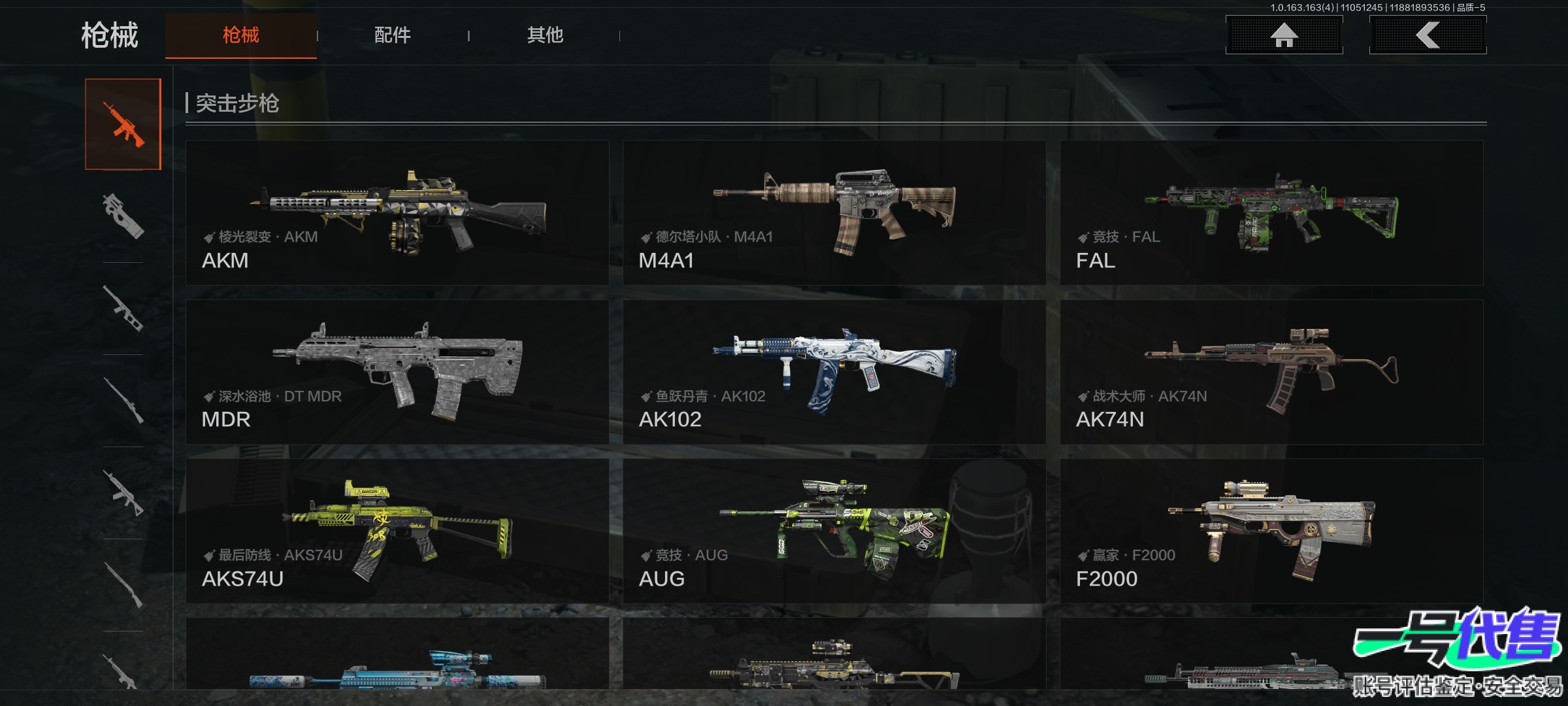Screen dimensions: 1568x706
Task: Select the MDR weapon card
Action: [397, 372]
